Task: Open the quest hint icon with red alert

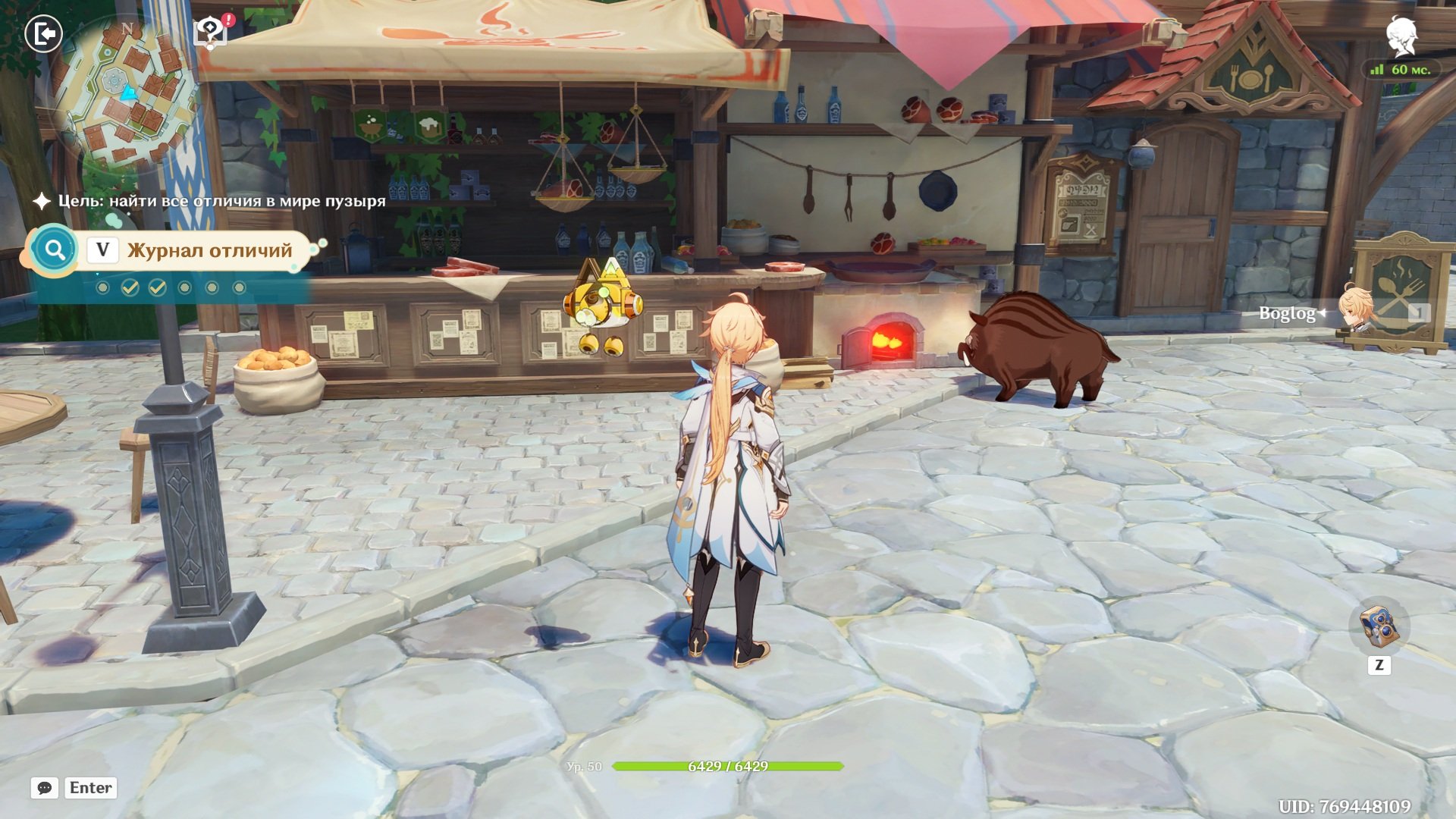Action: point(212,32)
